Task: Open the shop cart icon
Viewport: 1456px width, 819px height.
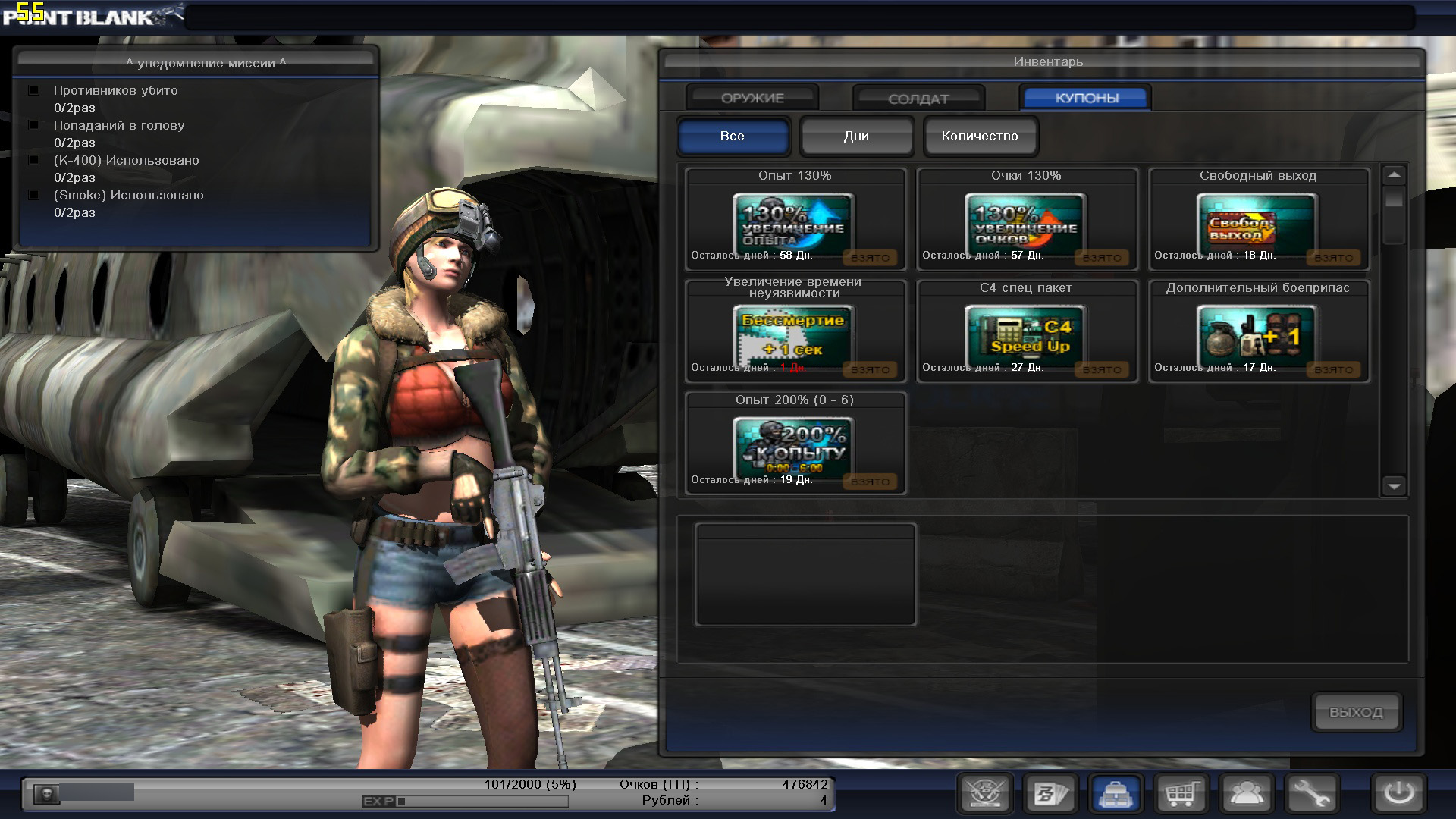Action: coord(1181,794)
